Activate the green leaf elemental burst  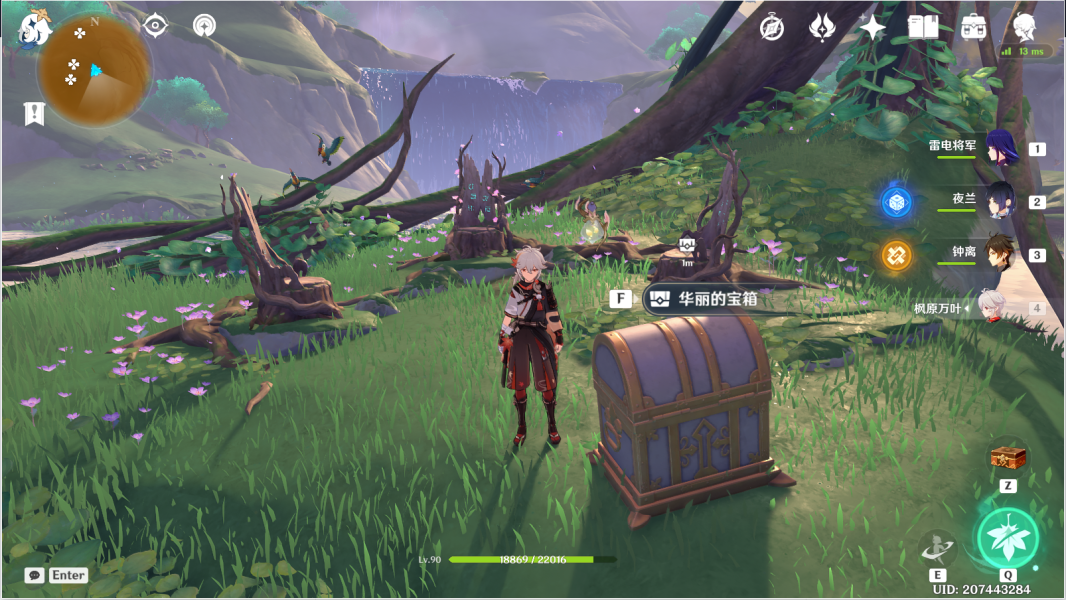point(1007,537)
